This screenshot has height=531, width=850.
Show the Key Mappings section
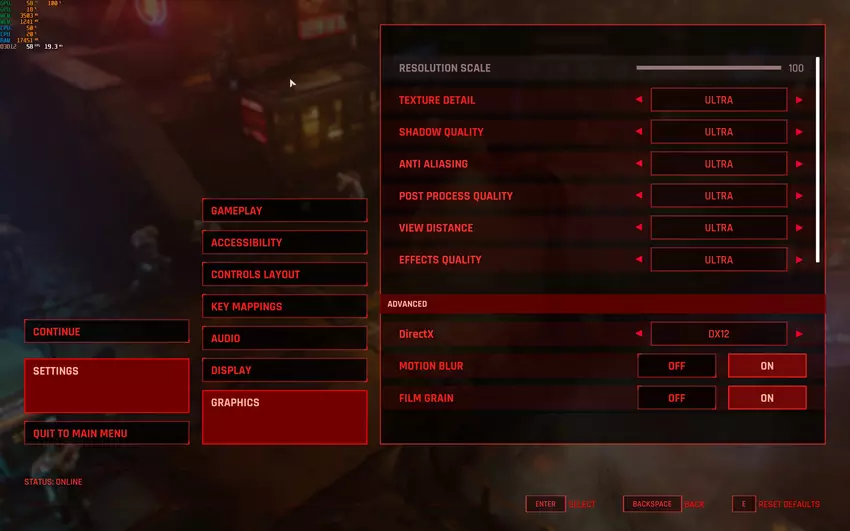(x=284, y=307)
